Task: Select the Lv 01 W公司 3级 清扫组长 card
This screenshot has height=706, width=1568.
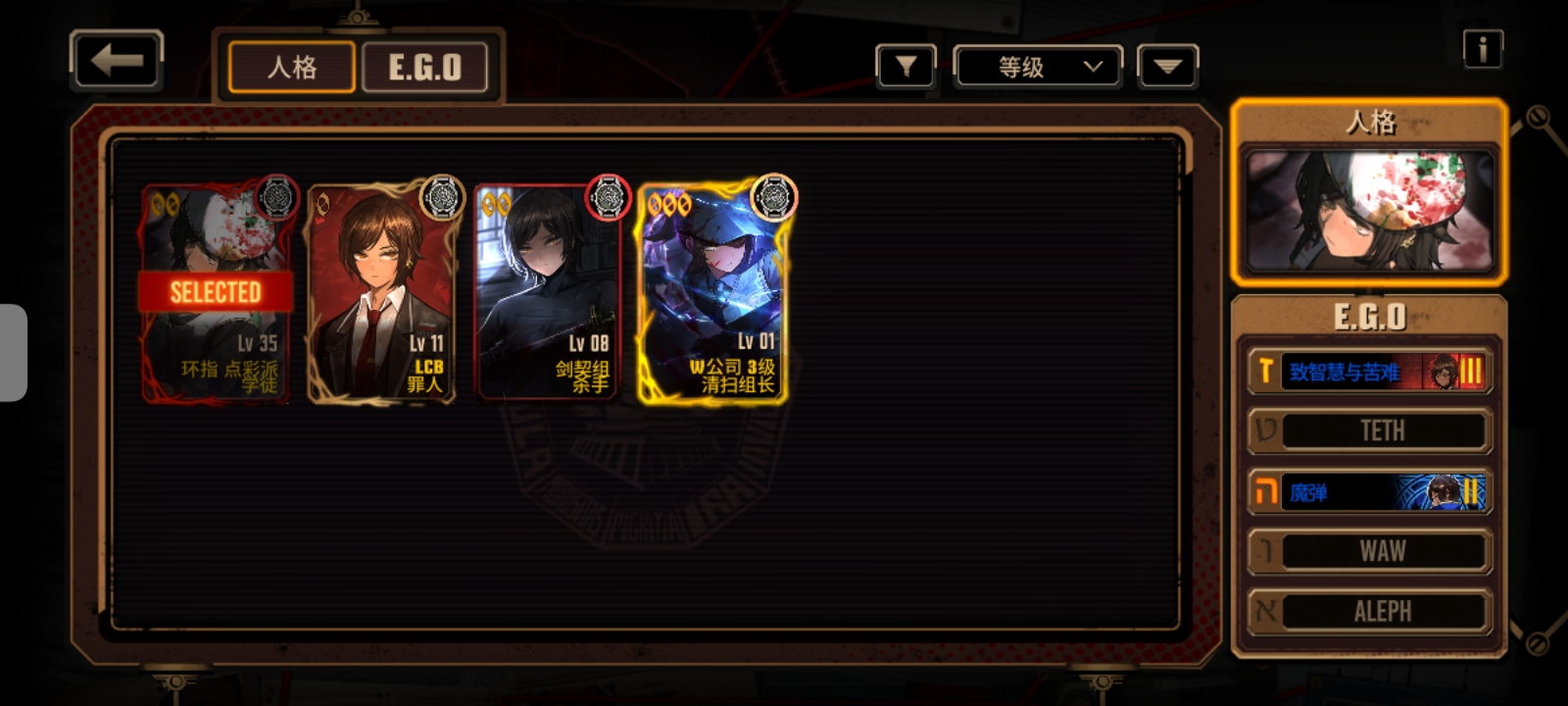Action: (x=712, y=294)
